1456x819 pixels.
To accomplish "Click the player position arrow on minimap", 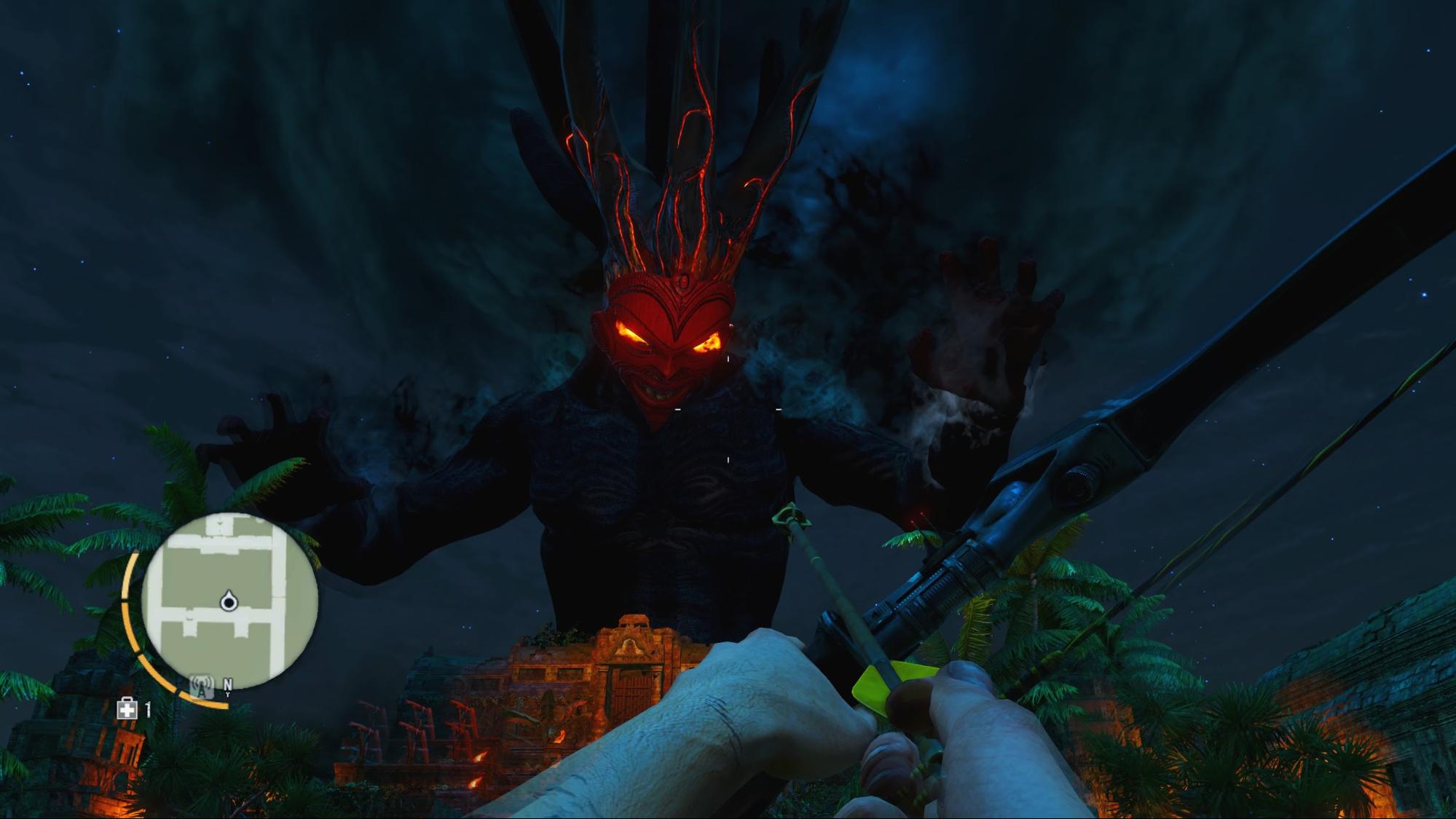I will 229,601.
